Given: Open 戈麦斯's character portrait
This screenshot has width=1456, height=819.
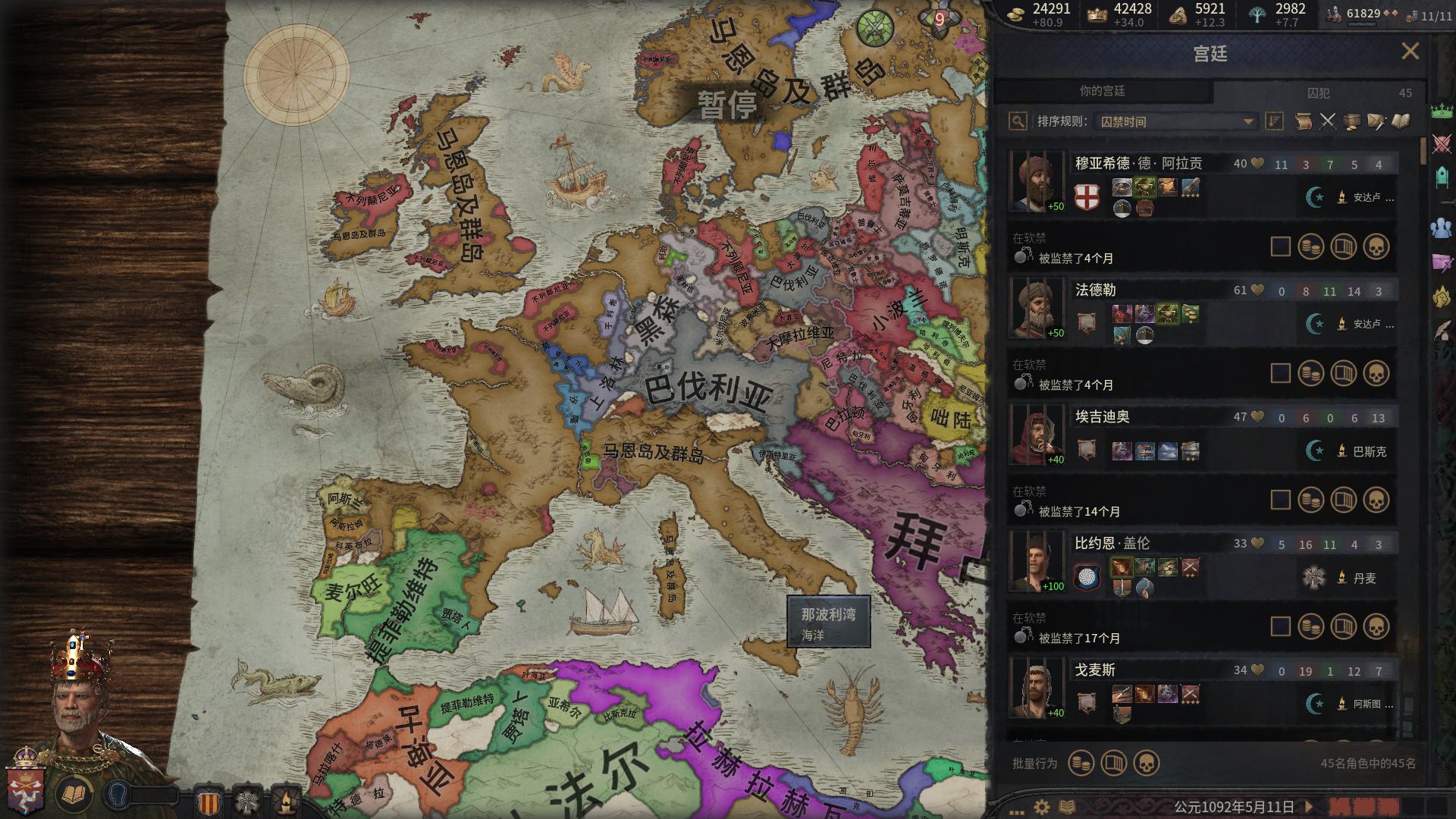Looking at the screenshot, I should (x=1035, y=689).
